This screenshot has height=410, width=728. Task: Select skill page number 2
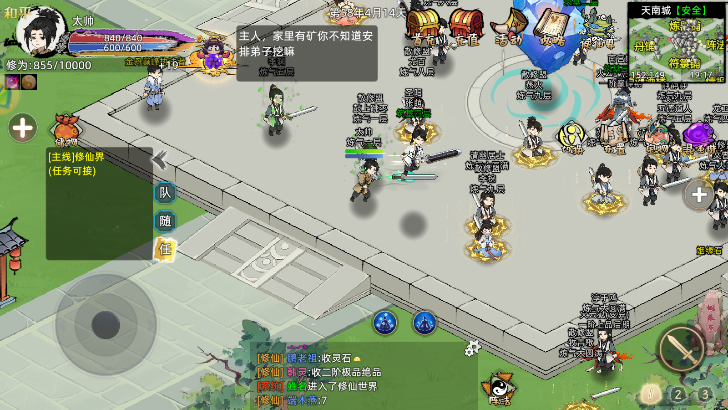(678, 393)
